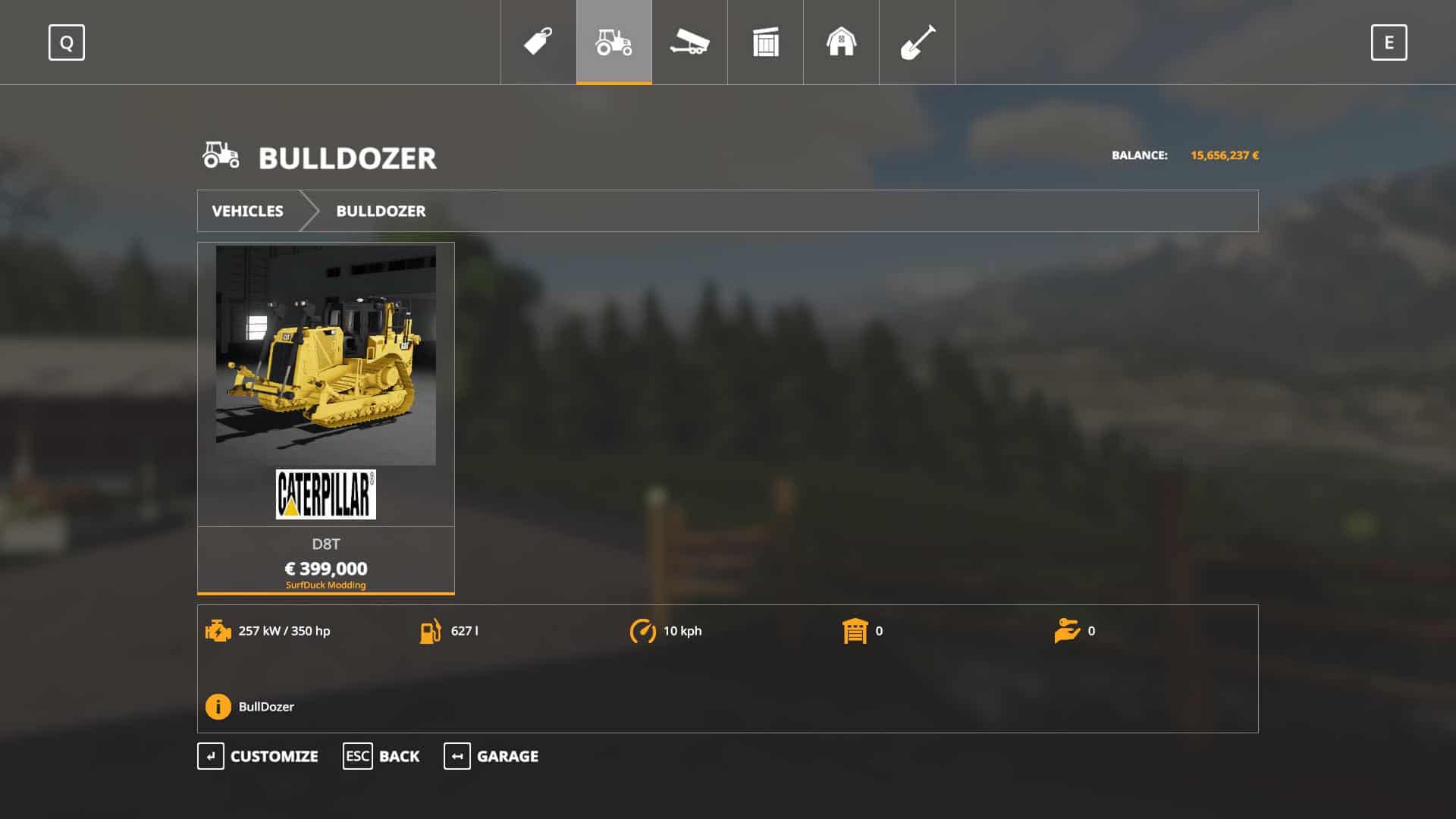Select the pallet objects tab
The width and height of the screenshot is (1456, 819).
pos(765,42)
